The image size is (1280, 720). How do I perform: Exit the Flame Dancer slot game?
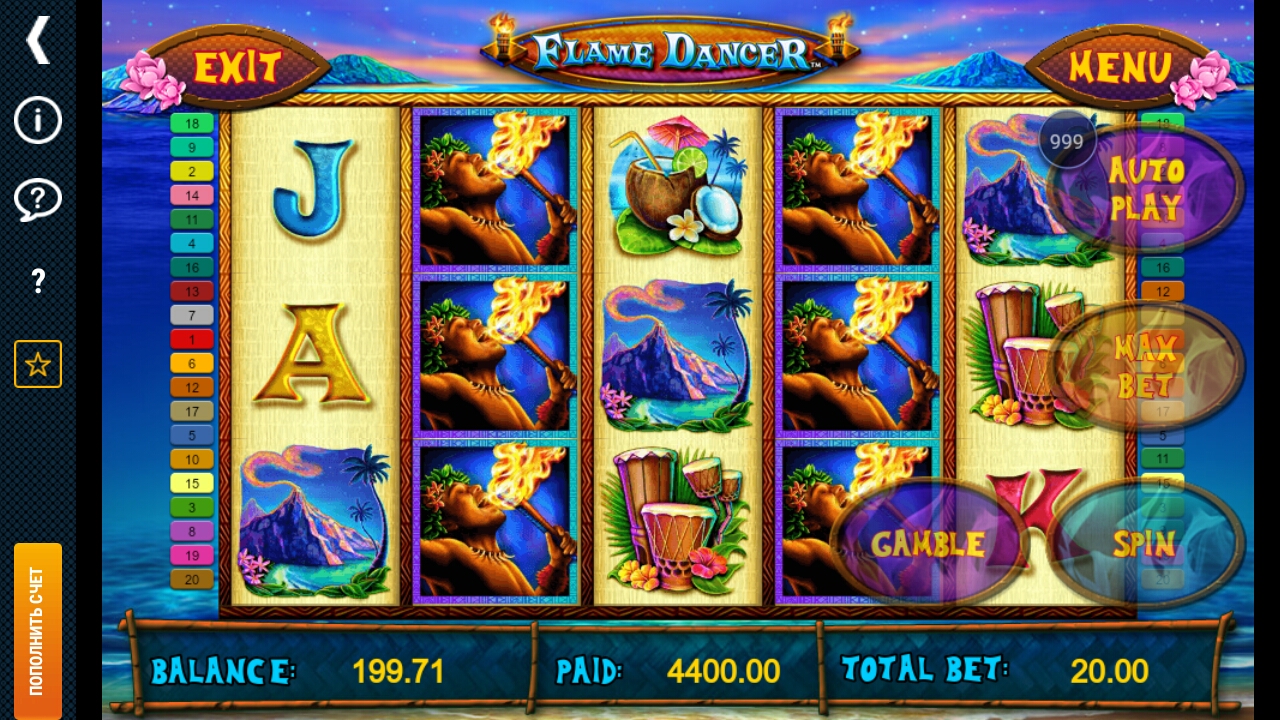(x=237, y=68)
